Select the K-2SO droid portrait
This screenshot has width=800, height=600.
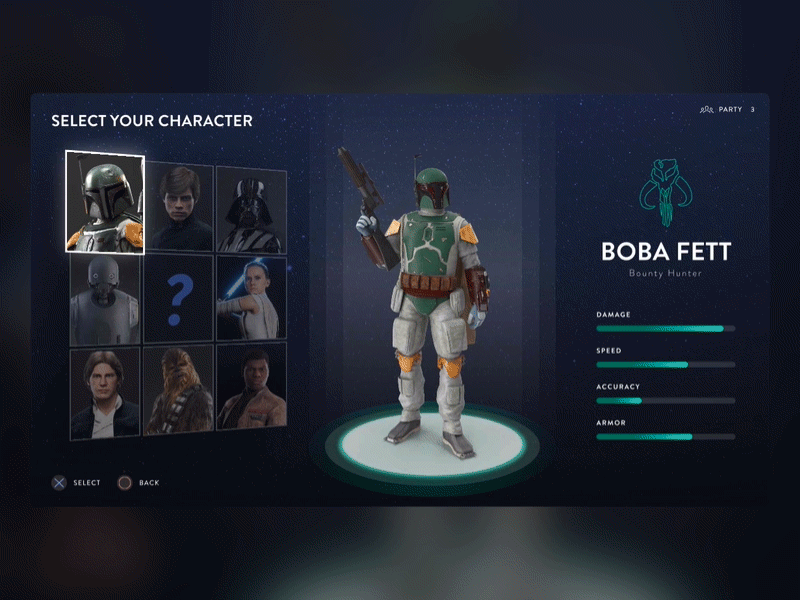[105, 299]
